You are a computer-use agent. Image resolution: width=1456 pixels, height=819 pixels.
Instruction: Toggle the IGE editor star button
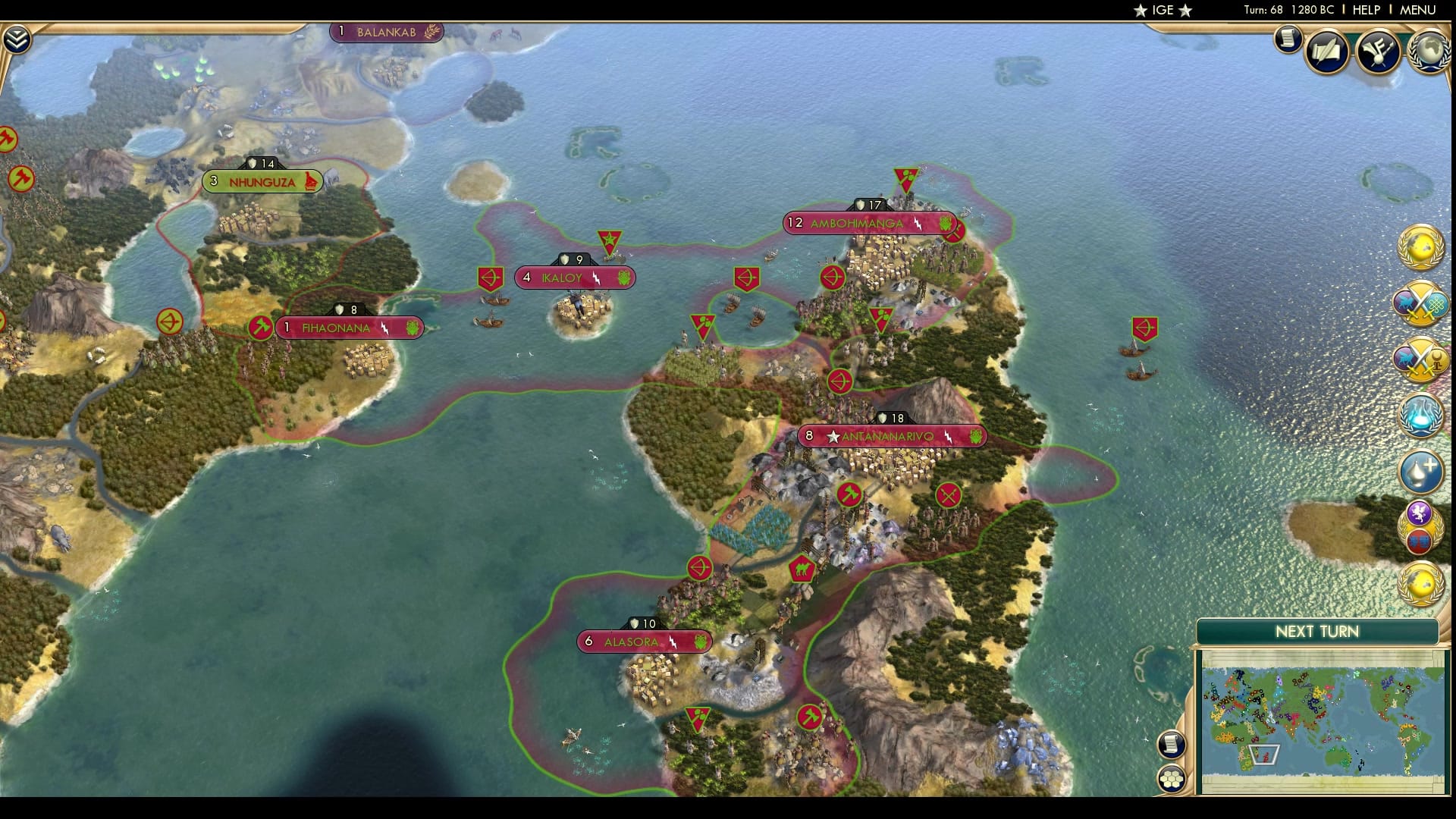1168,10
